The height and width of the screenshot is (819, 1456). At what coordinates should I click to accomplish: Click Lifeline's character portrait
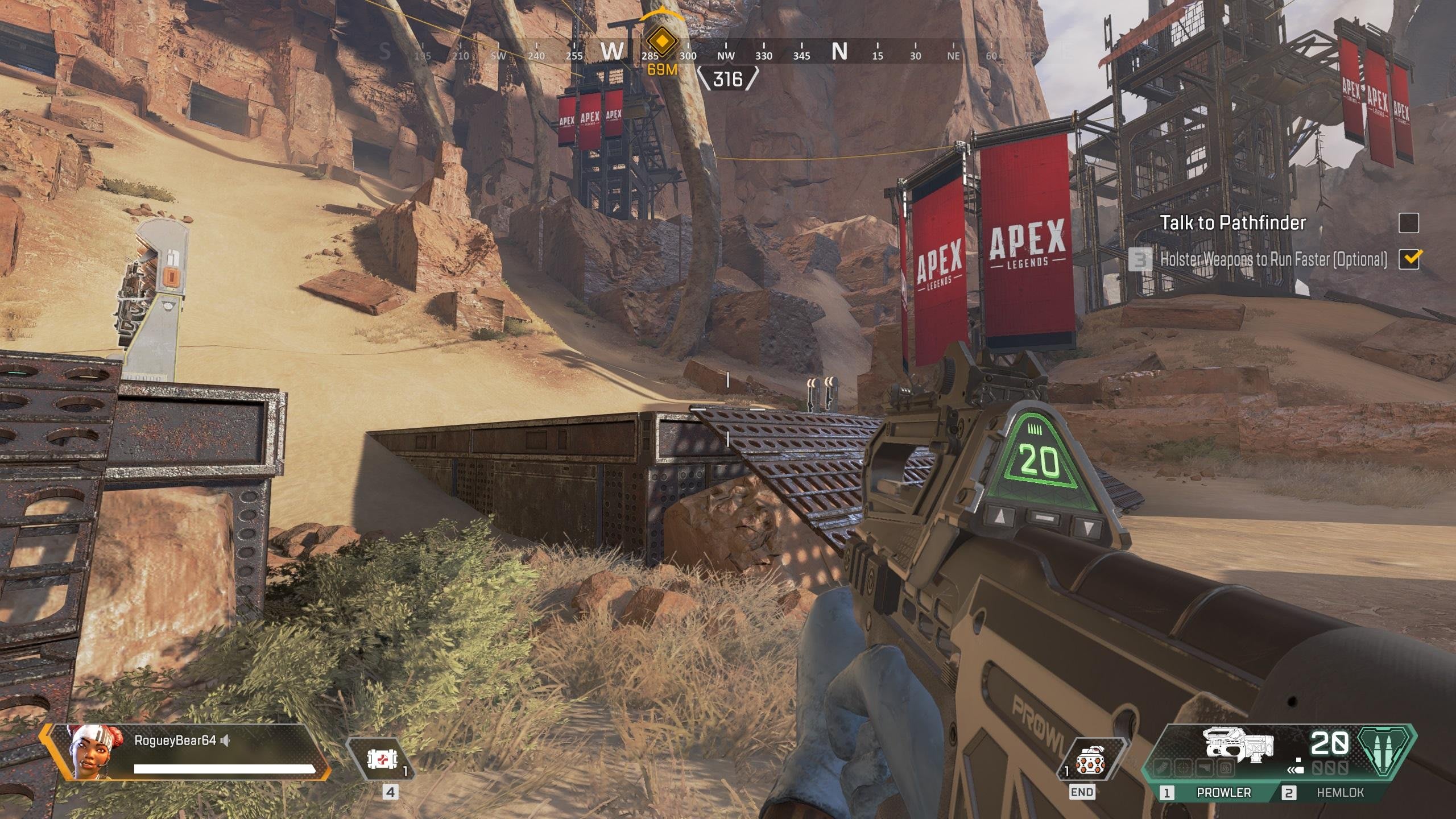87,752
